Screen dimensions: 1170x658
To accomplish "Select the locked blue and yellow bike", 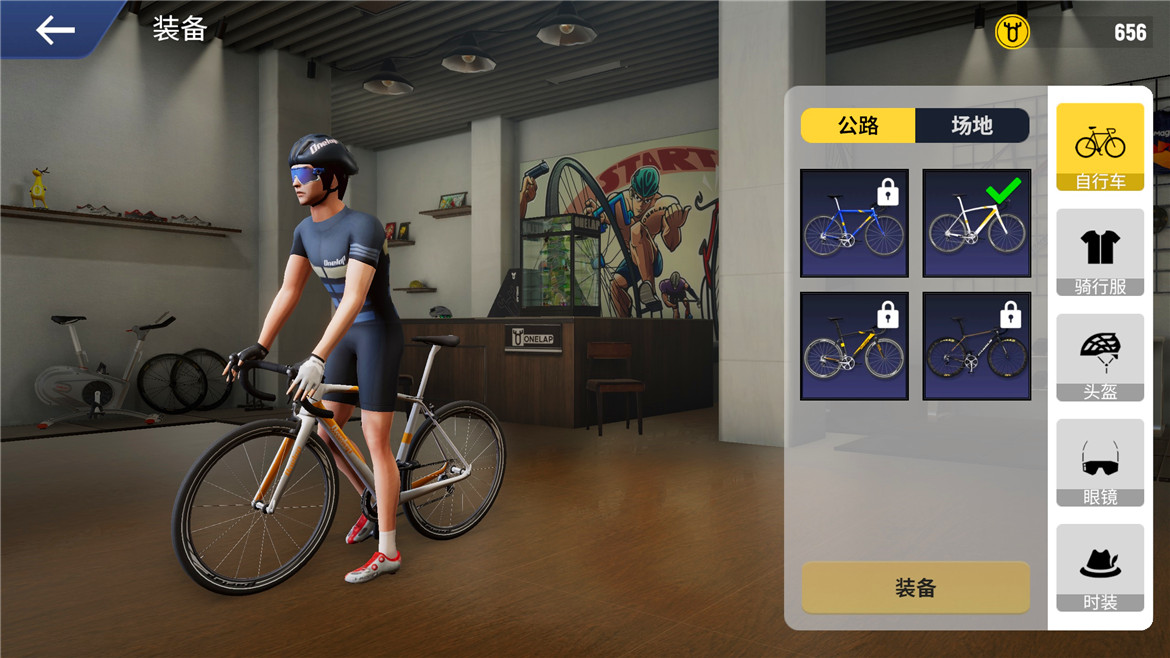I will tap(854, 223).
